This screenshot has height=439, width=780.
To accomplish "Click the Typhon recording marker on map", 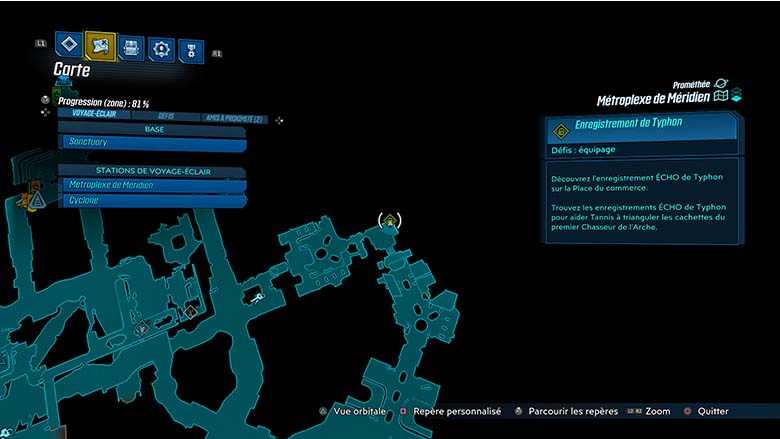I will [x=389, y=220].
